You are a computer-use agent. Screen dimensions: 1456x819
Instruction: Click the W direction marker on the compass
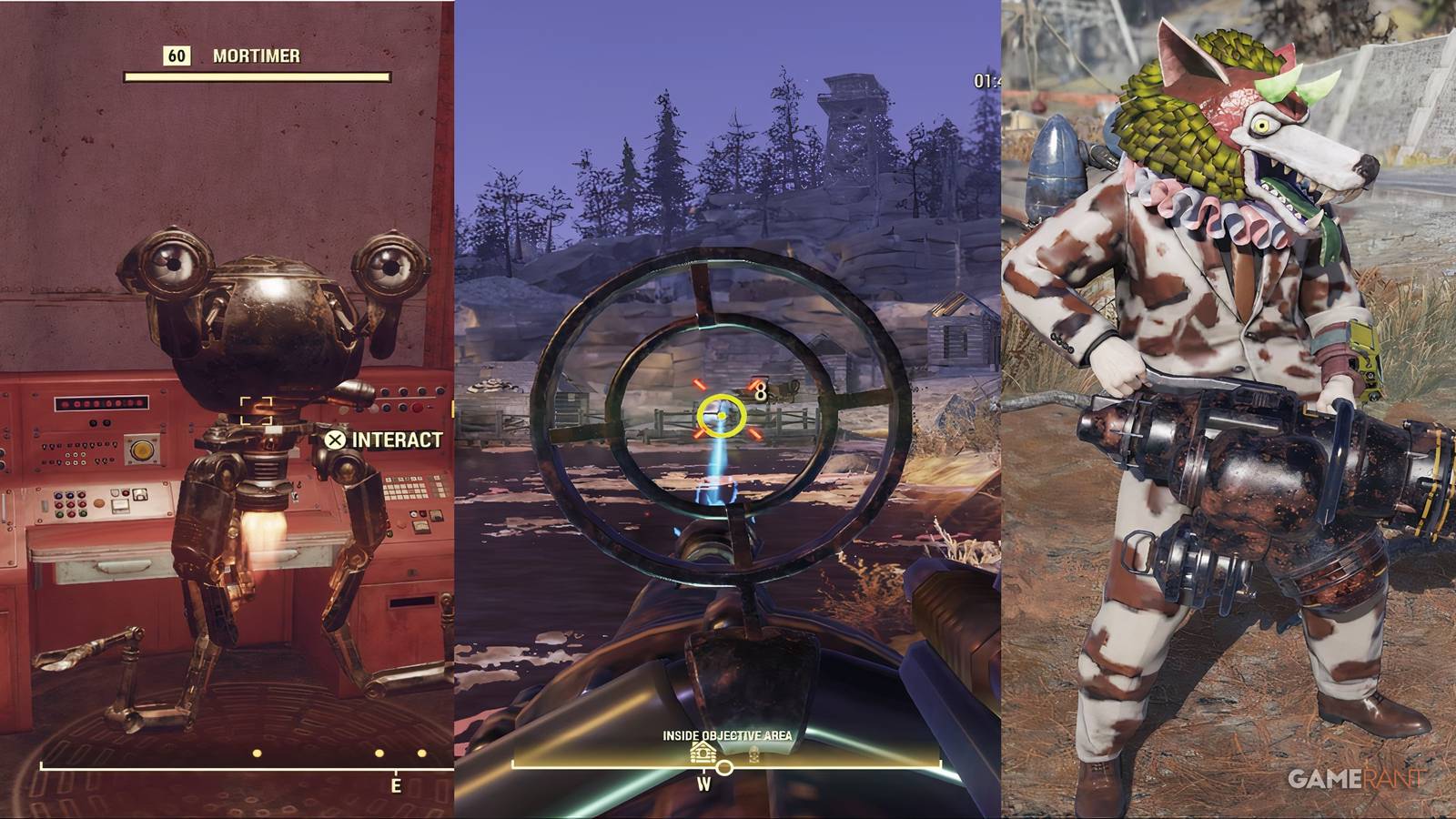click(x=705, y=784)
